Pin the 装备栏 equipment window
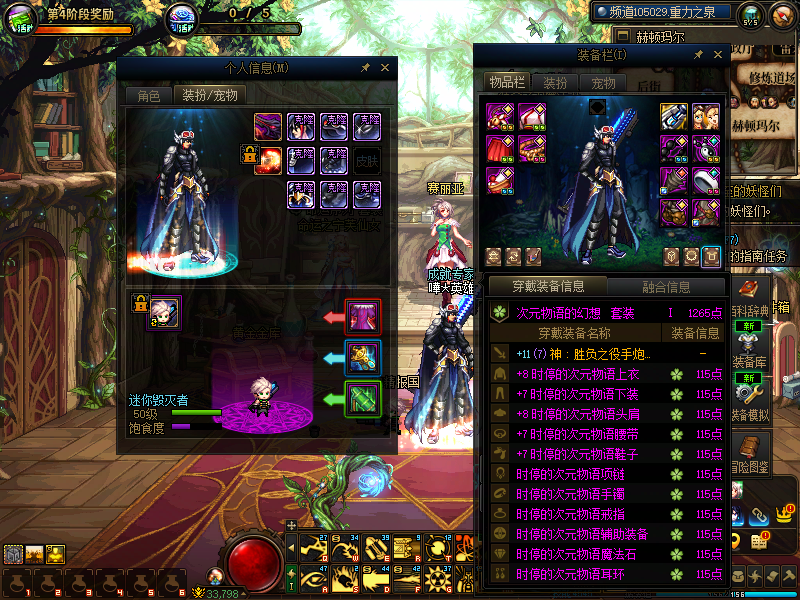Image resolution: width=800 pixels, height=600 pixels. (697, 56)
